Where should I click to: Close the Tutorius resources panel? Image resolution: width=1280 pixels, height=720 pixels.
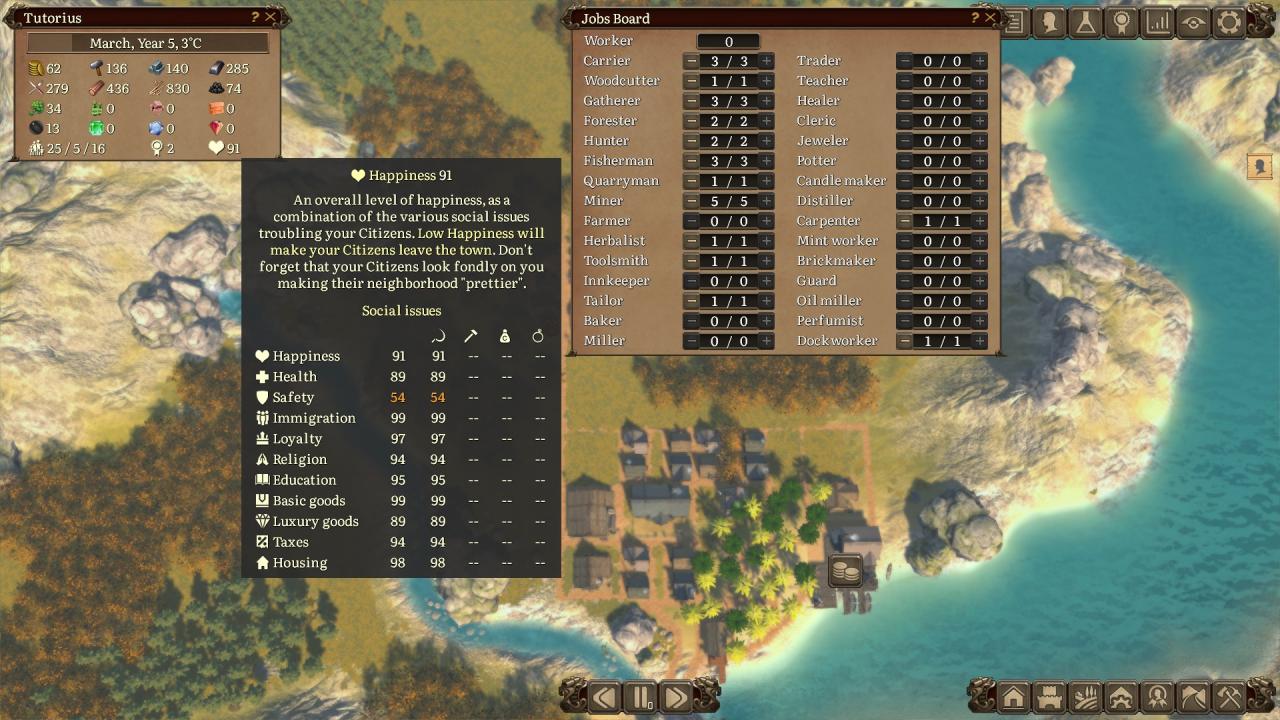[x=270, y=18]
